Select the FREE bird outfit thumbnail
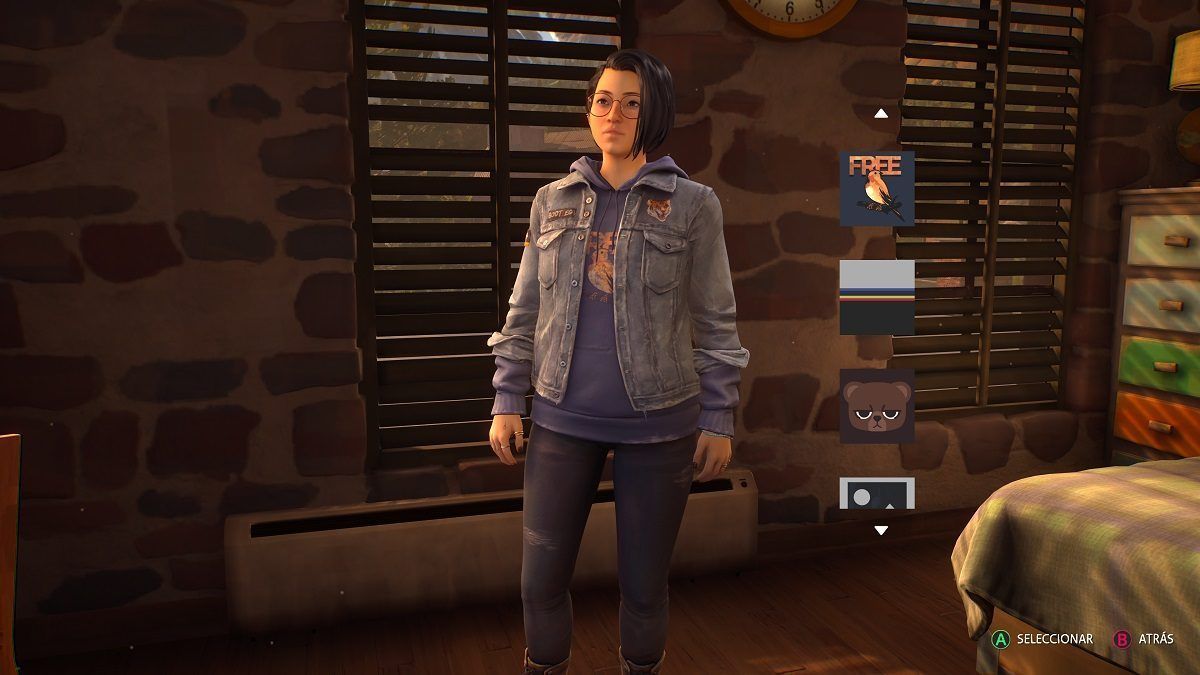This screenshot has width=1200, height=675. (x=877, y=188)
